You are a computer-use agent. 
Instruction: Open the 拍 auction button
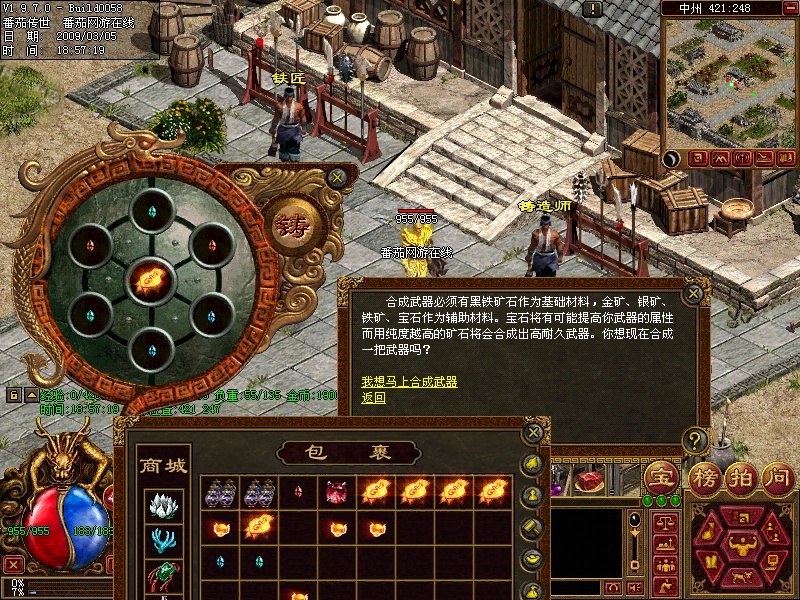739,476
